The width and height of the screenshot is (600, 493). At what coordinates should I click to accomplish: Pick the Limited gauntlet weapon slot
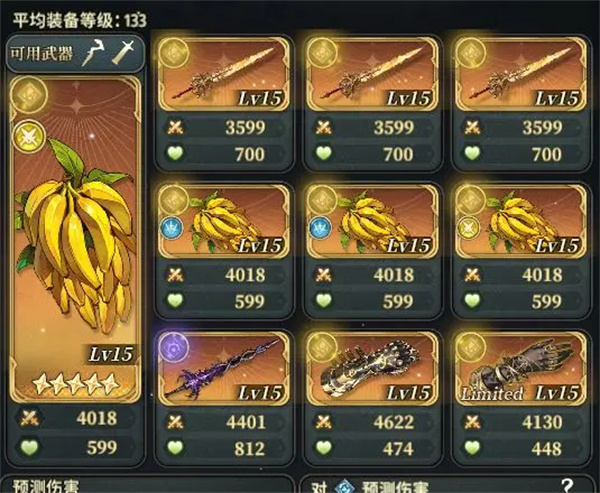point(519,368)
